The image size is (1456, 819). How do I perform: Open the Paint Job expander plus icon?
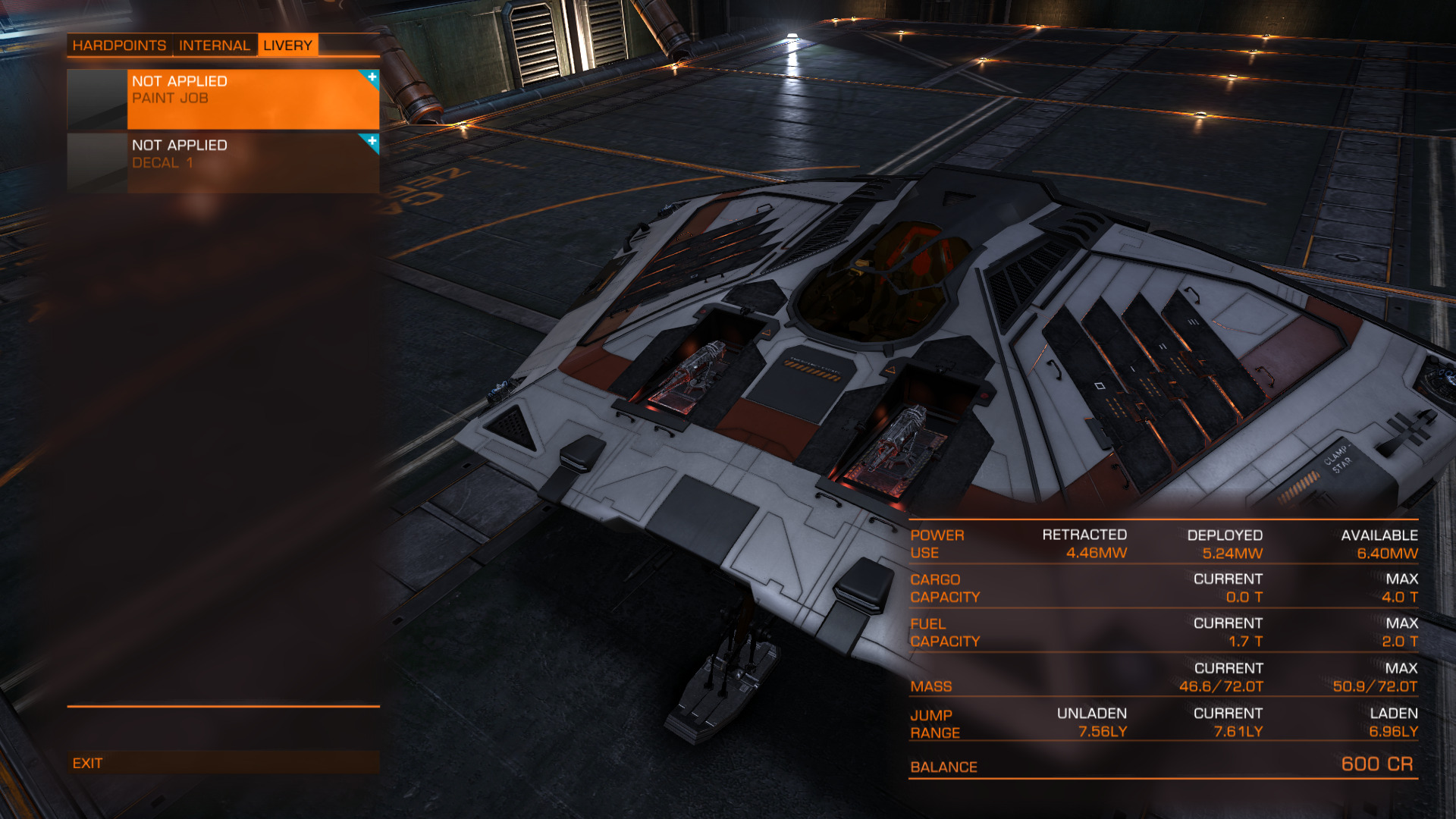[x=371, y=77]
